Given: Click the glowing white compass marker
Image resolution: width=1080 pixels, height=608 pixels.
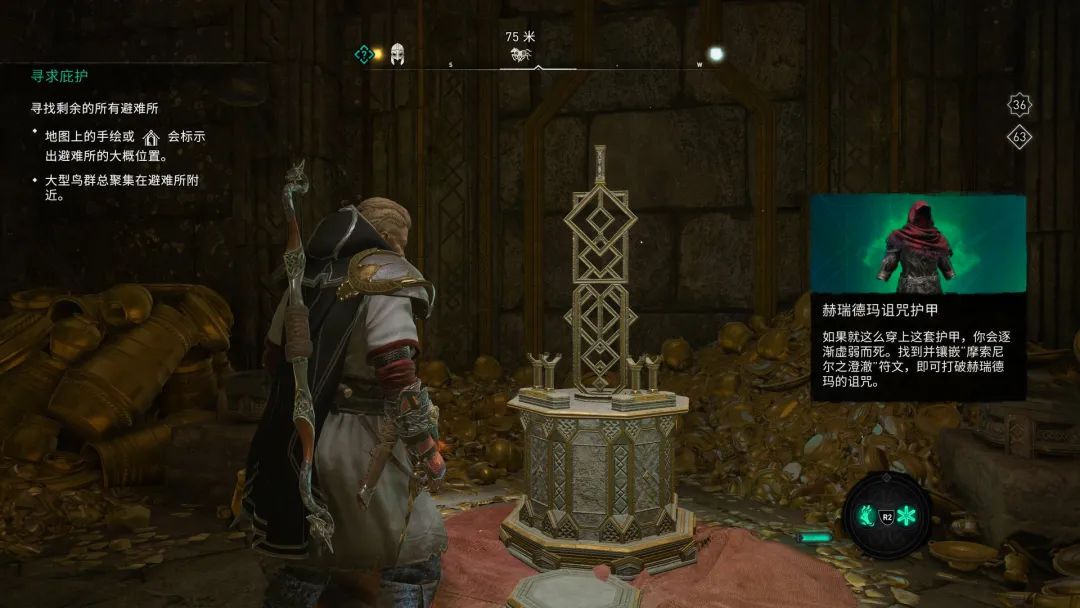Looking at the screenshot, I should point(716,54).
